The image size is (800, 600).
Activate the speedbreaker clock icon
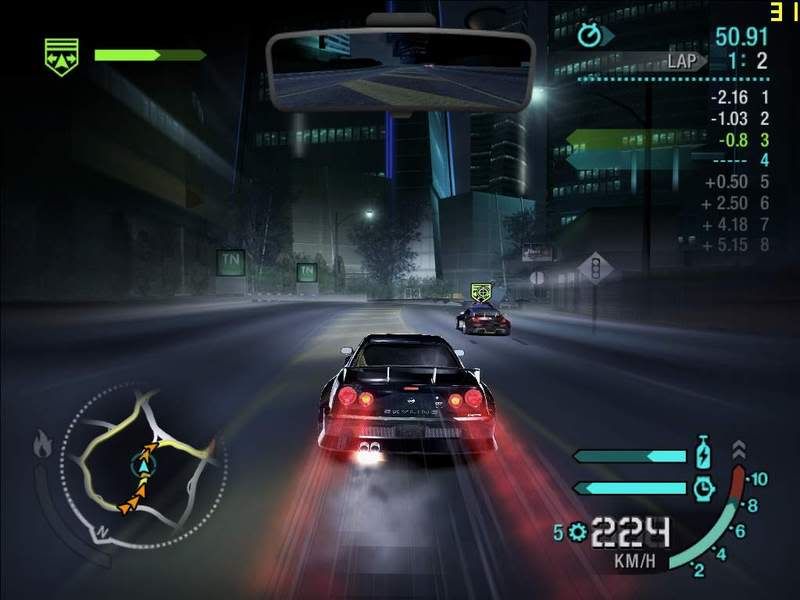tap(704, 488)
